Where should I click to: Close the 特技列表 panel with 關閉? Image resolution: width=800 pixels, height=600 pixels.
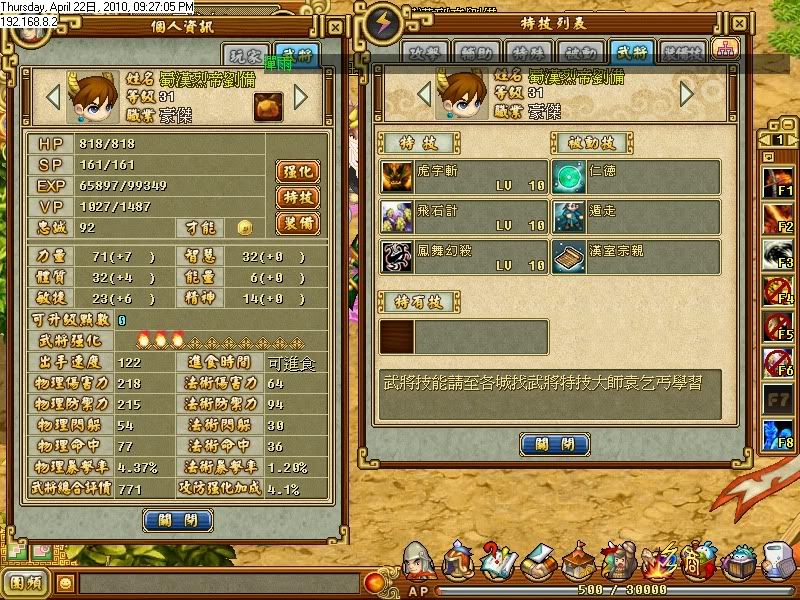(x=554, y=444)
